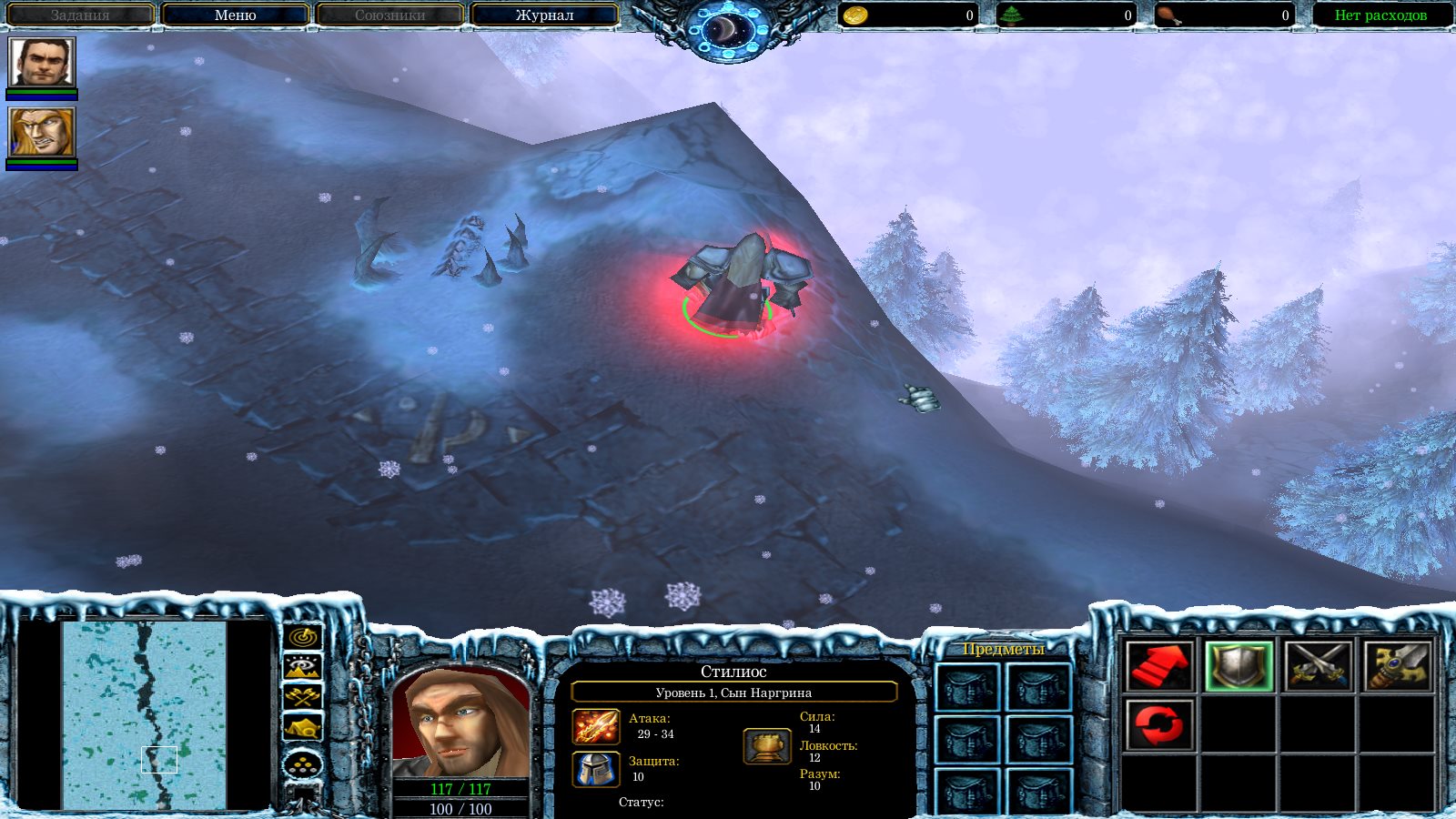Click the attack damage icon
The image size is (1456, 819).
coord(596,727)
